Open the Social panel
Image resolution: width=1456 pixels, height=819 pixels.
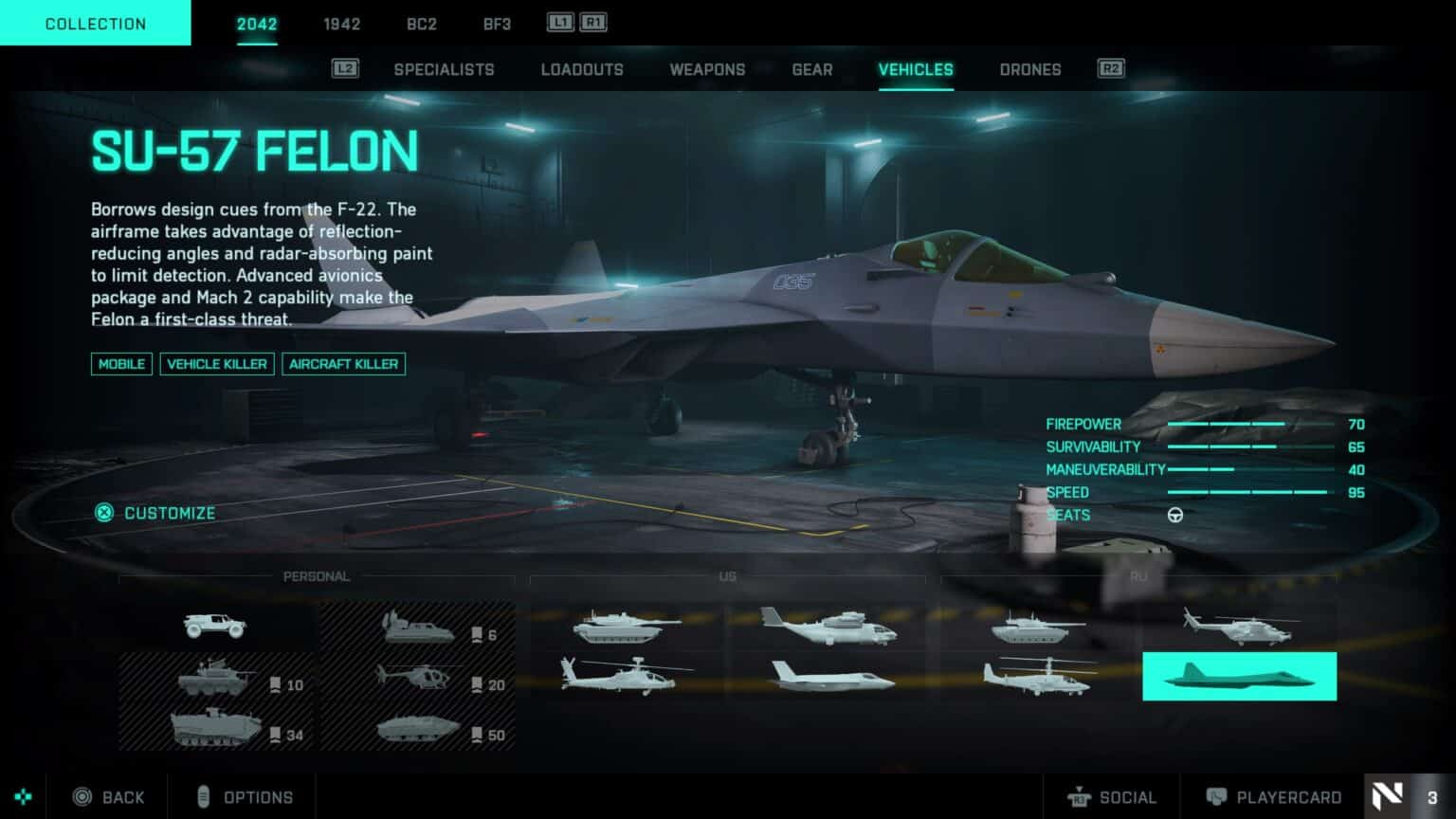coord(1113,797)
